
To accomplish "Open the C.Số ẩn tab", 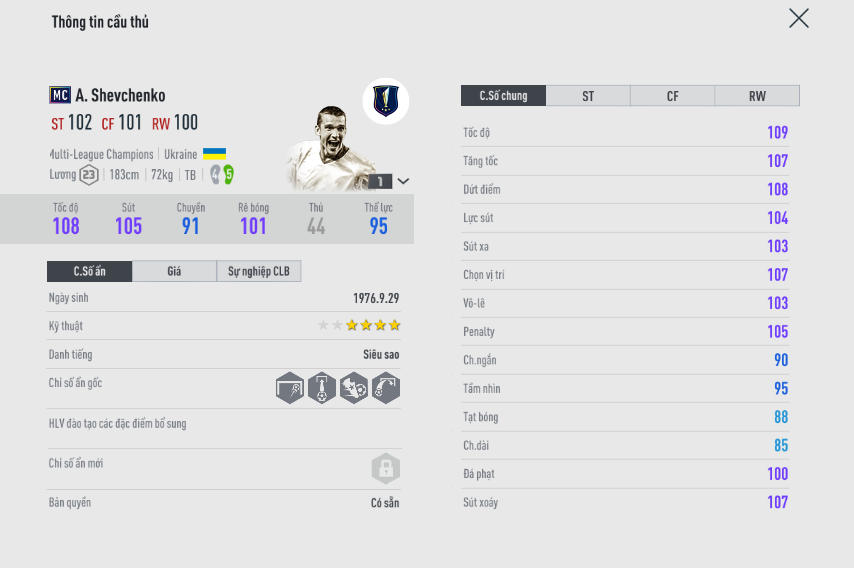I will [89, 271].
